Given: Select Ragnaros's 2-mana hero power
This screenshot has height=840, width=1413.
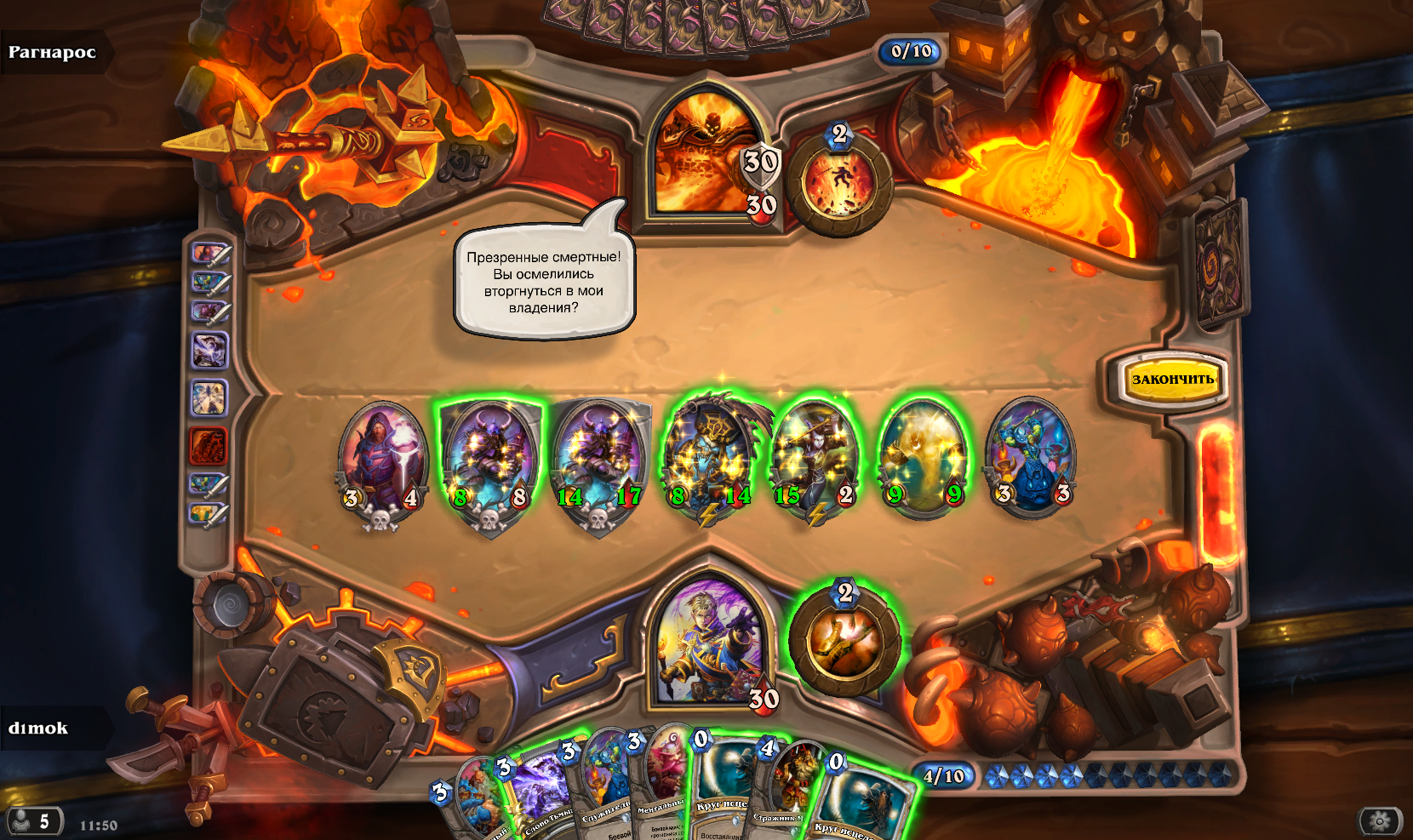Looking at the screenshot, I should [839, 181].
